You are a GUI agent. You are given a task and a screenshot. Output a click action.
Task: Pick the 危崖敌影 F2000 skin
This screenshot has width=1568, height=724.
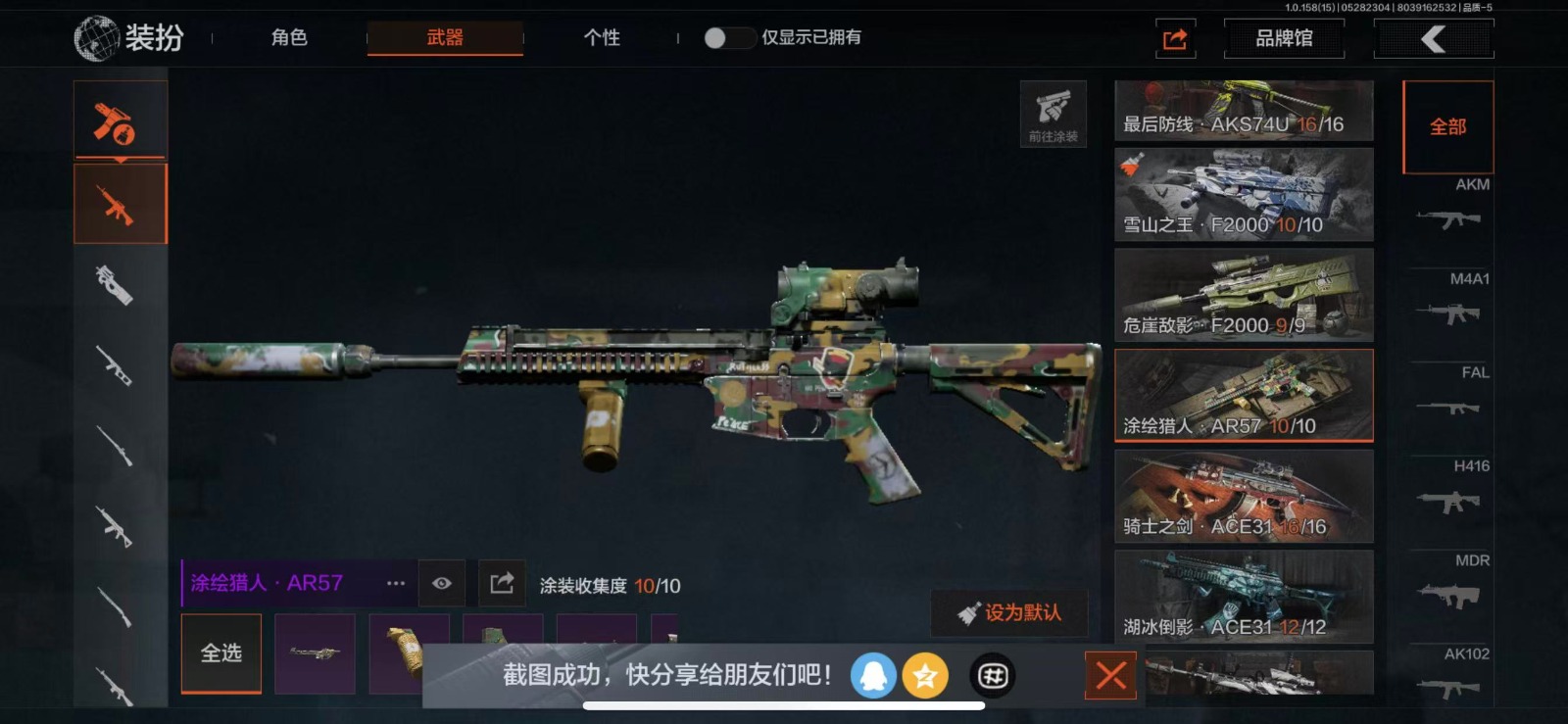[1244, 295]
